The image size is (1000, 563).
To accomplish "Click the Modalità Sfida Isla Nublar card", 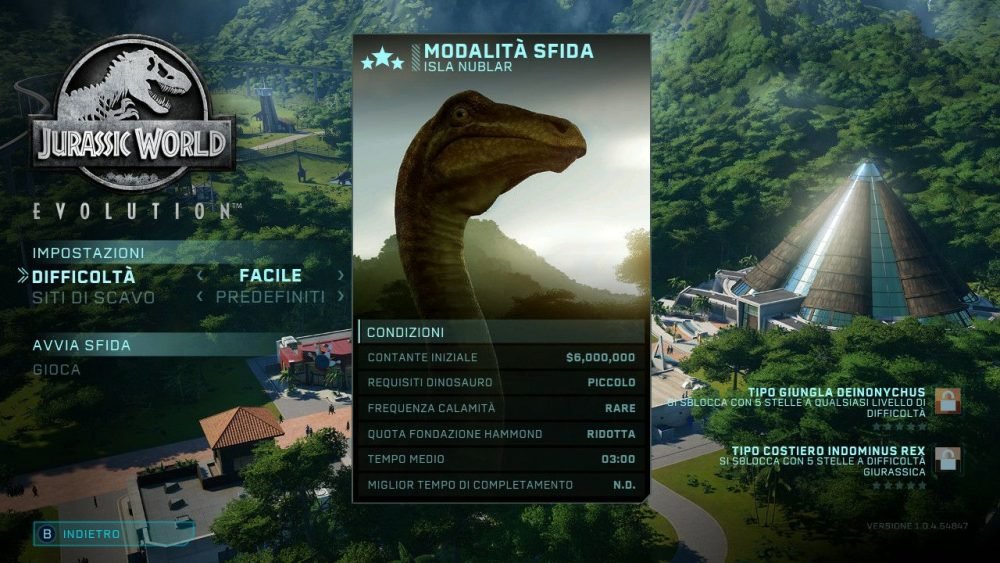I will (x=501, y=180).
